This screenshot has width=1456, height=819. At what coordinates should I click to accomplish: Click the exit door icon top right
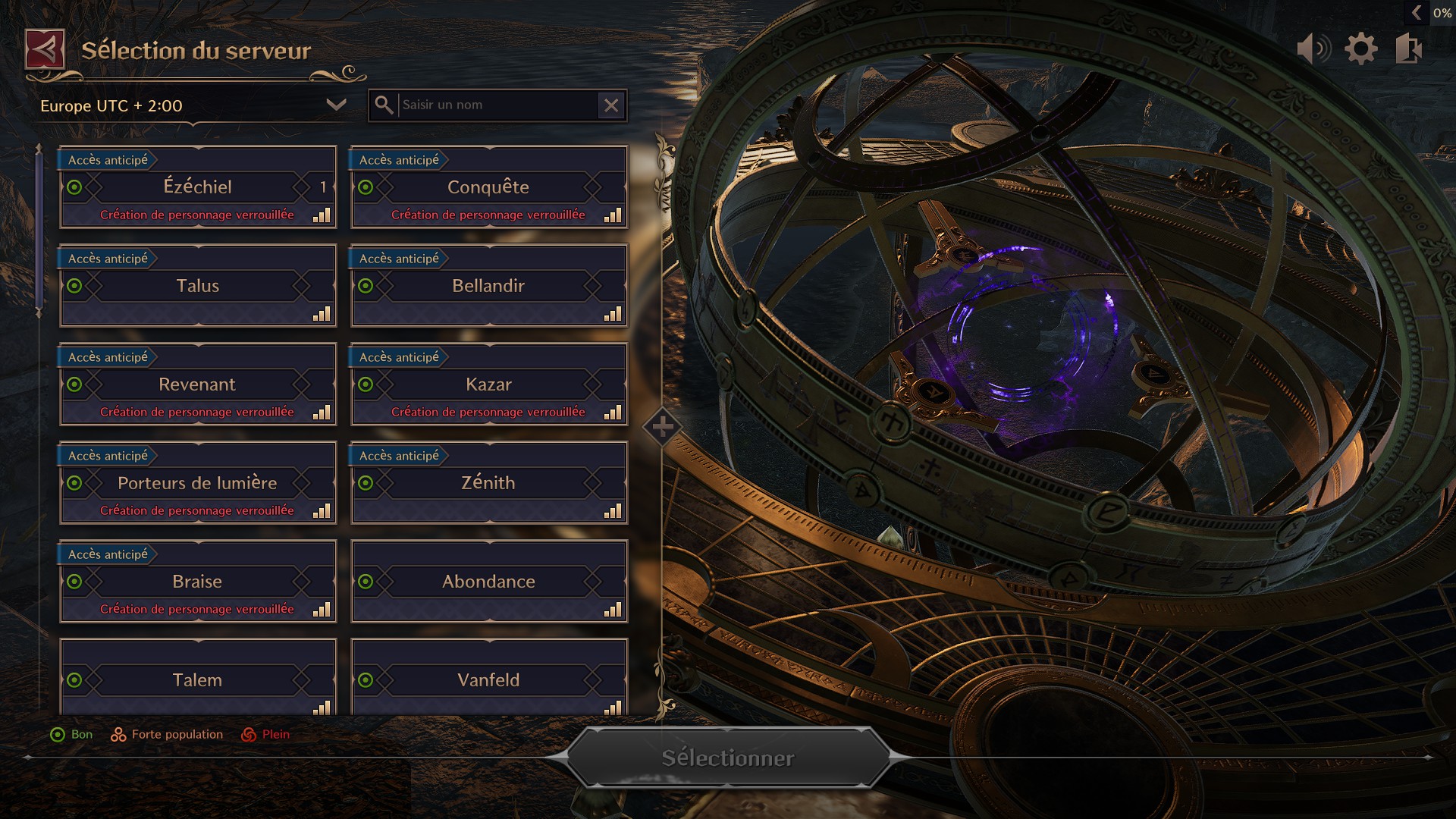coord(1407,47)
